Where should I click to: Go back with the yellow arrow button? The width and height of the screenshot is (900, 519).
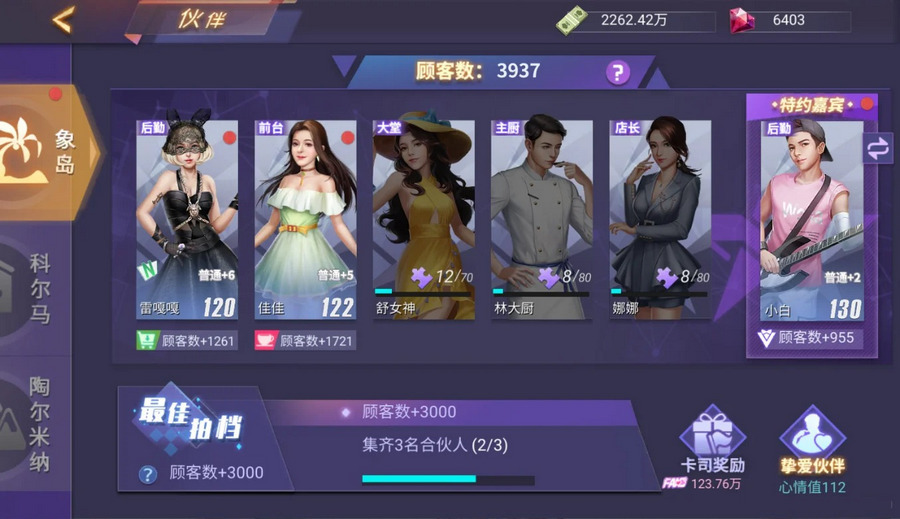tap(63, 20)
